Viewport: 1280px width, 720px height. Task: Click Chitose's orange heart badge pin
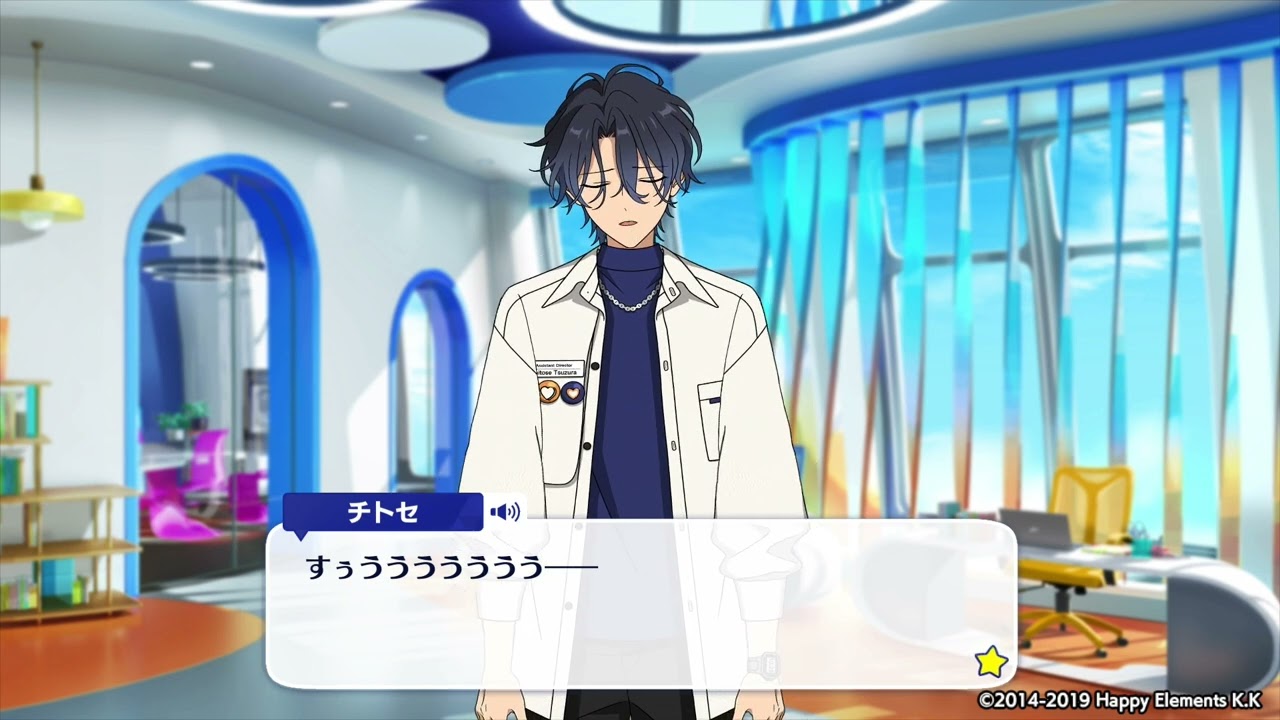pos(548,392)
